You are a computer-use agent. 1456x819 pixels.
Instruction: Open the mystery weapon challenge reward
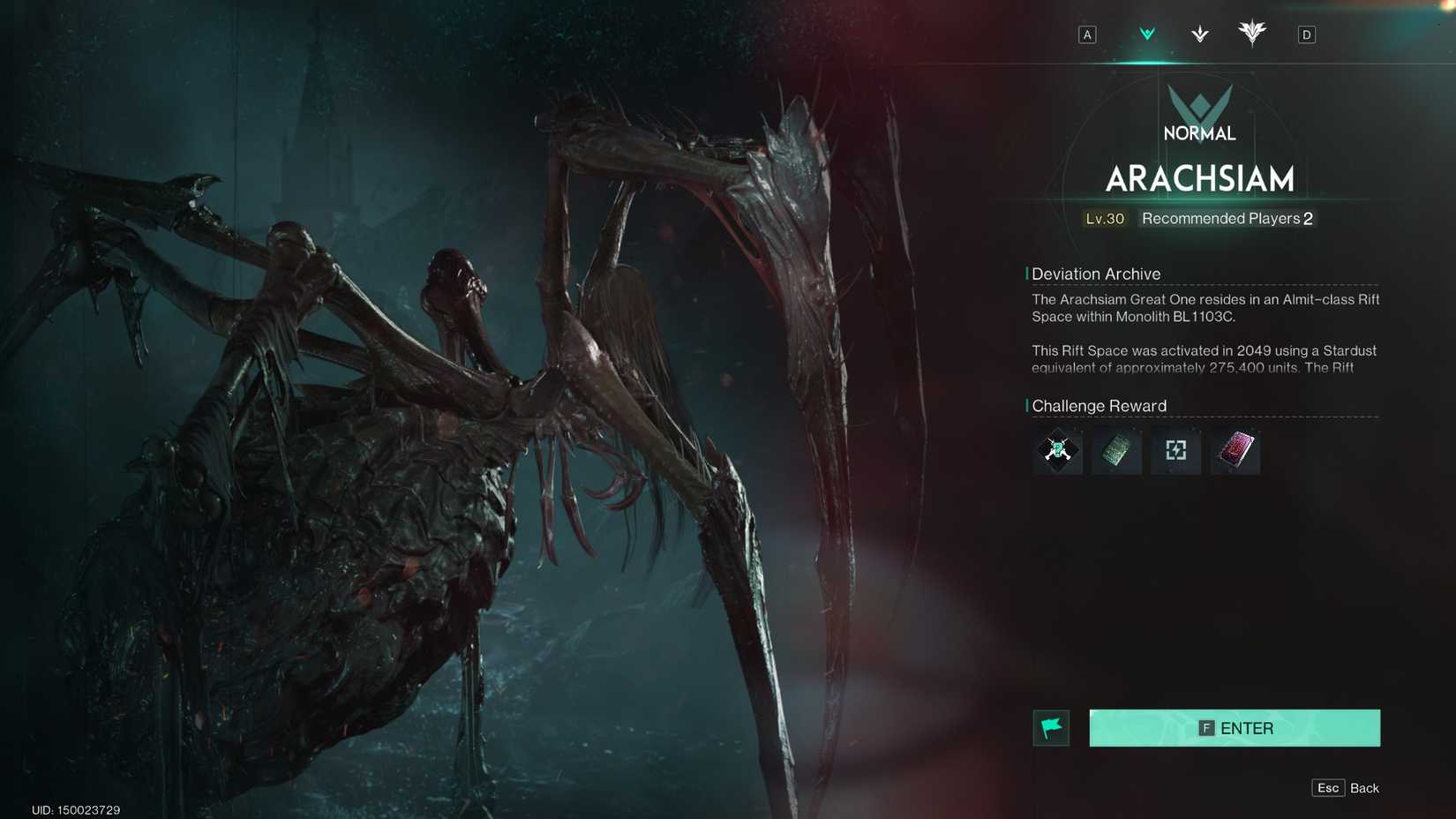click(x=1057, y=451)
